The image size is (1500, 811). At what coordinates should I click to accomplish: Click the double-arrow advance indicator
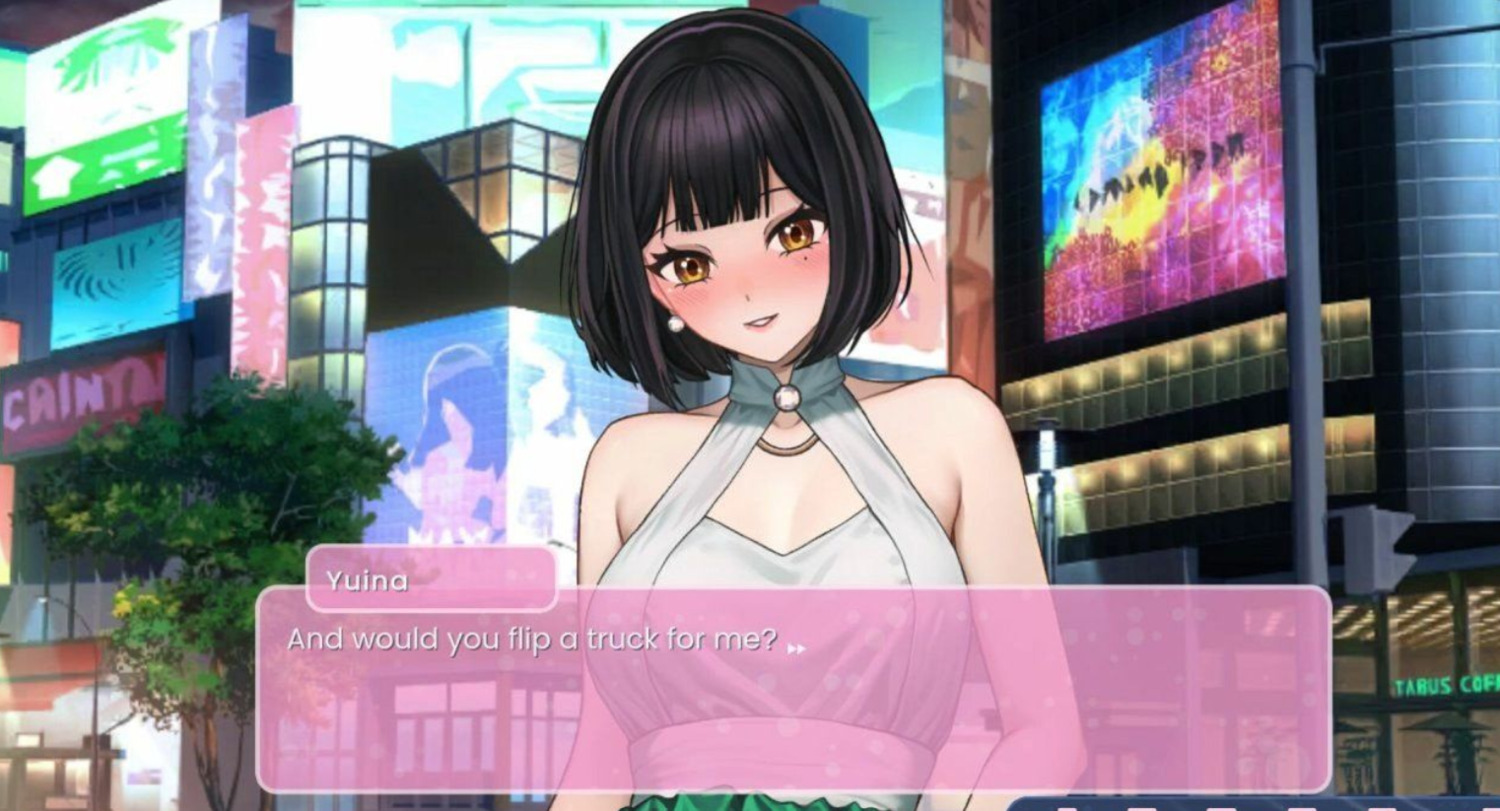pos(796,649)
